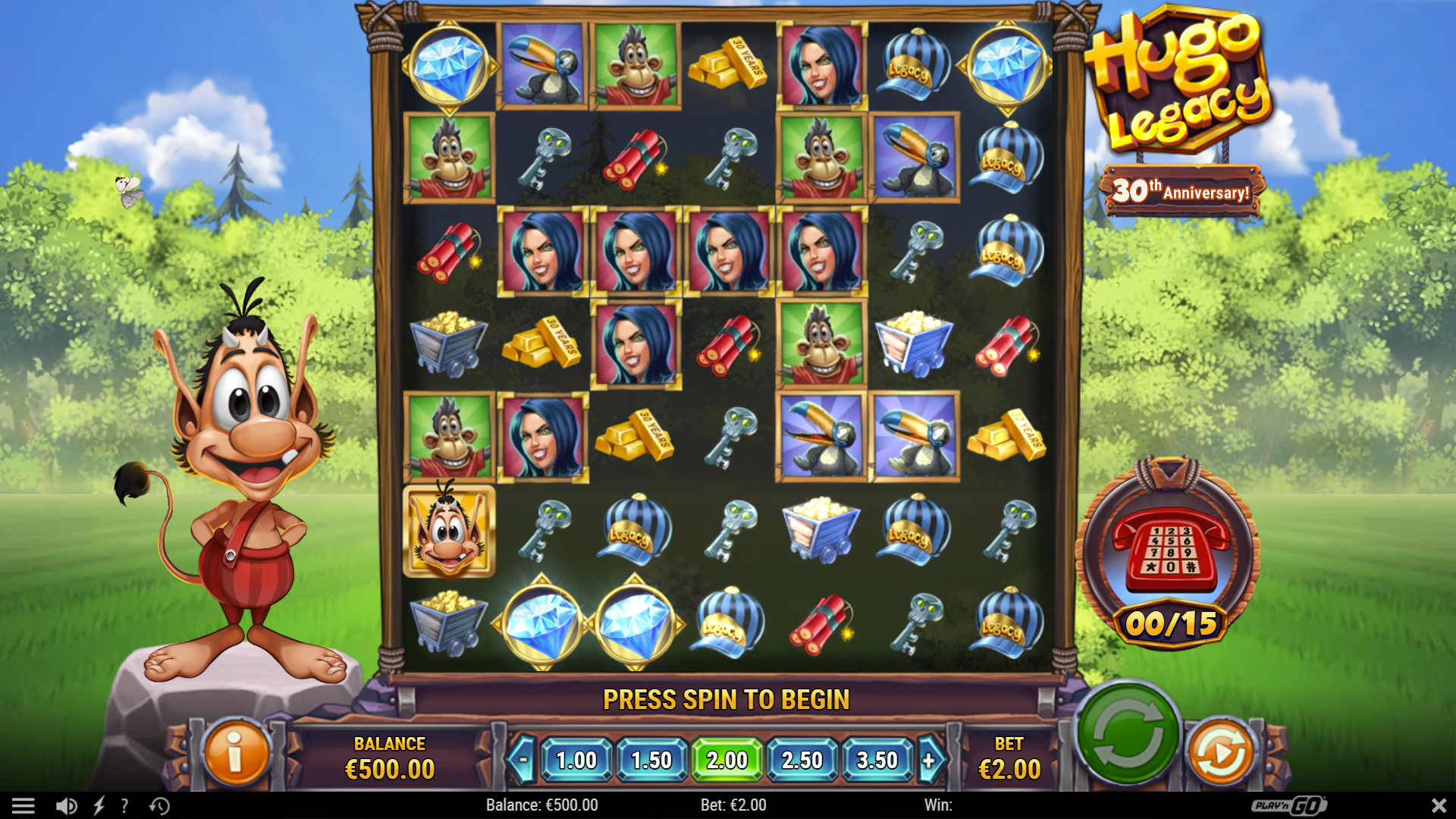The image size is (1456, 819).
Task: Open the hamburger menu
Action: point(25,806)
